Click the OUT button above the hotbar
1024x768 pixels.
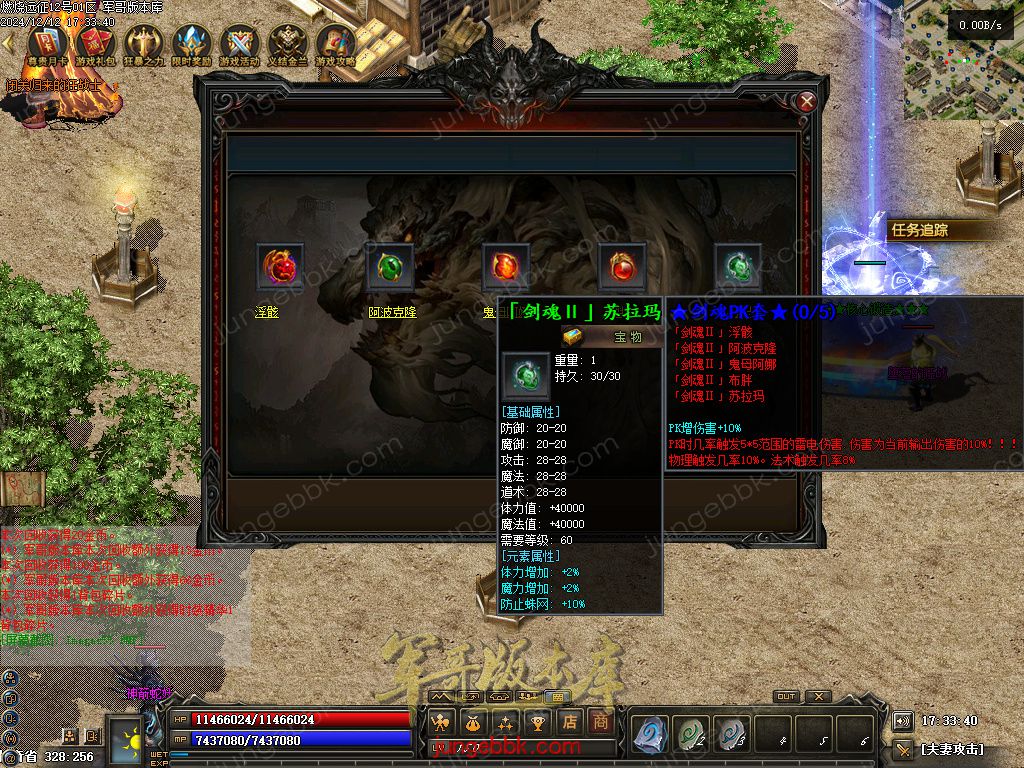coord(786,697)
